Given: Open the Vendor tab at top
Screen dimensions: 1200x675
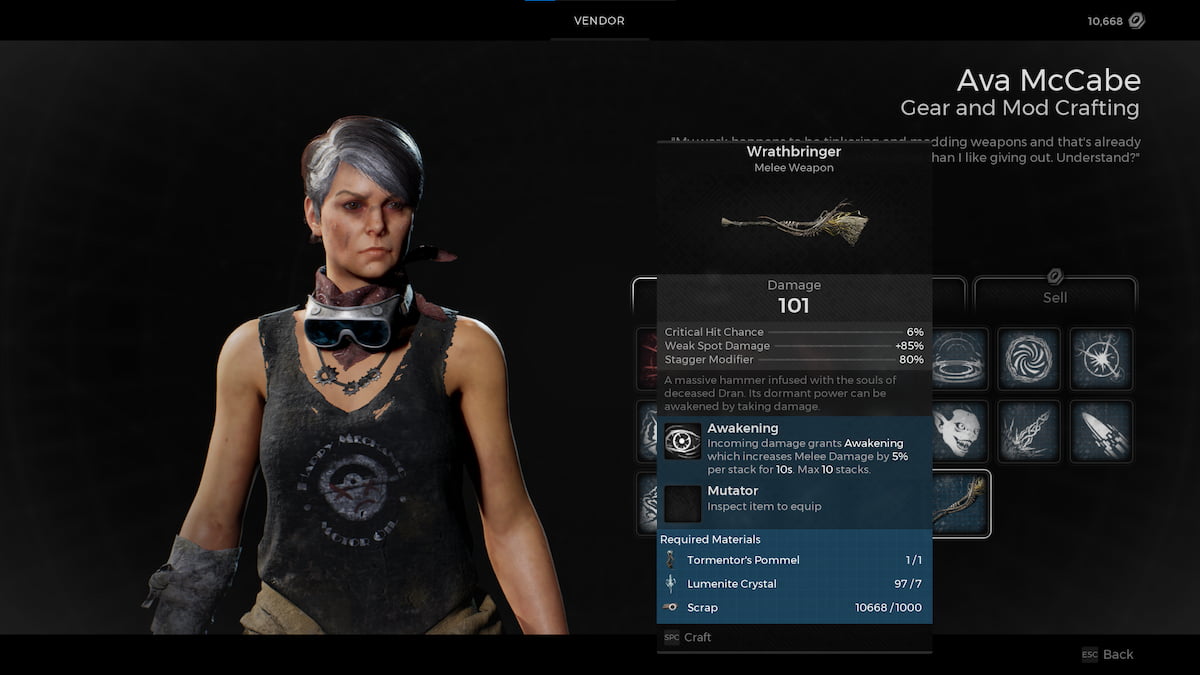Looking at the screenshot, I should 599,21.
